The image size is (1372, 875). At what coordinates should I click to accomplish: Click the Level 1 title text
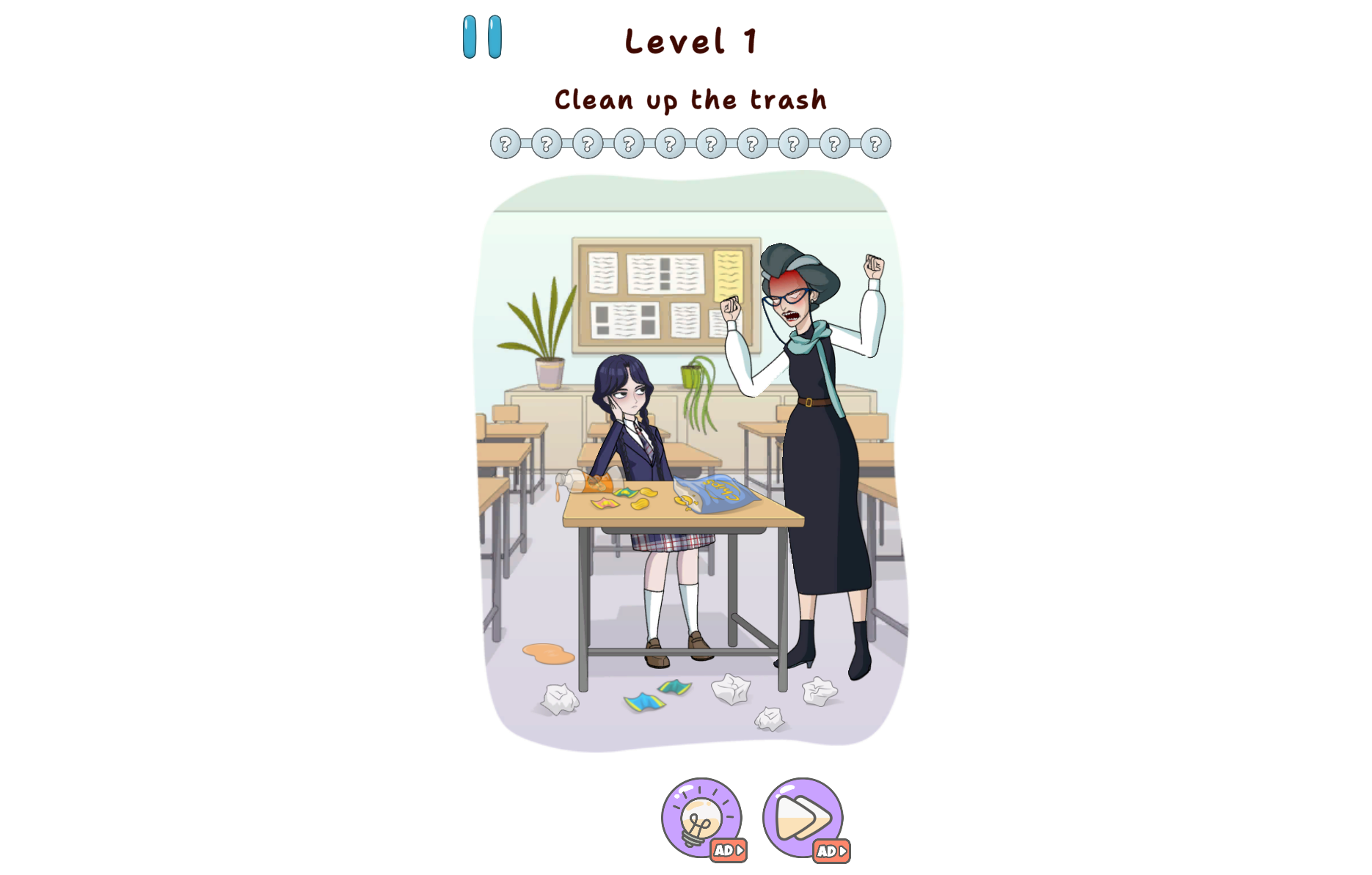690,41
